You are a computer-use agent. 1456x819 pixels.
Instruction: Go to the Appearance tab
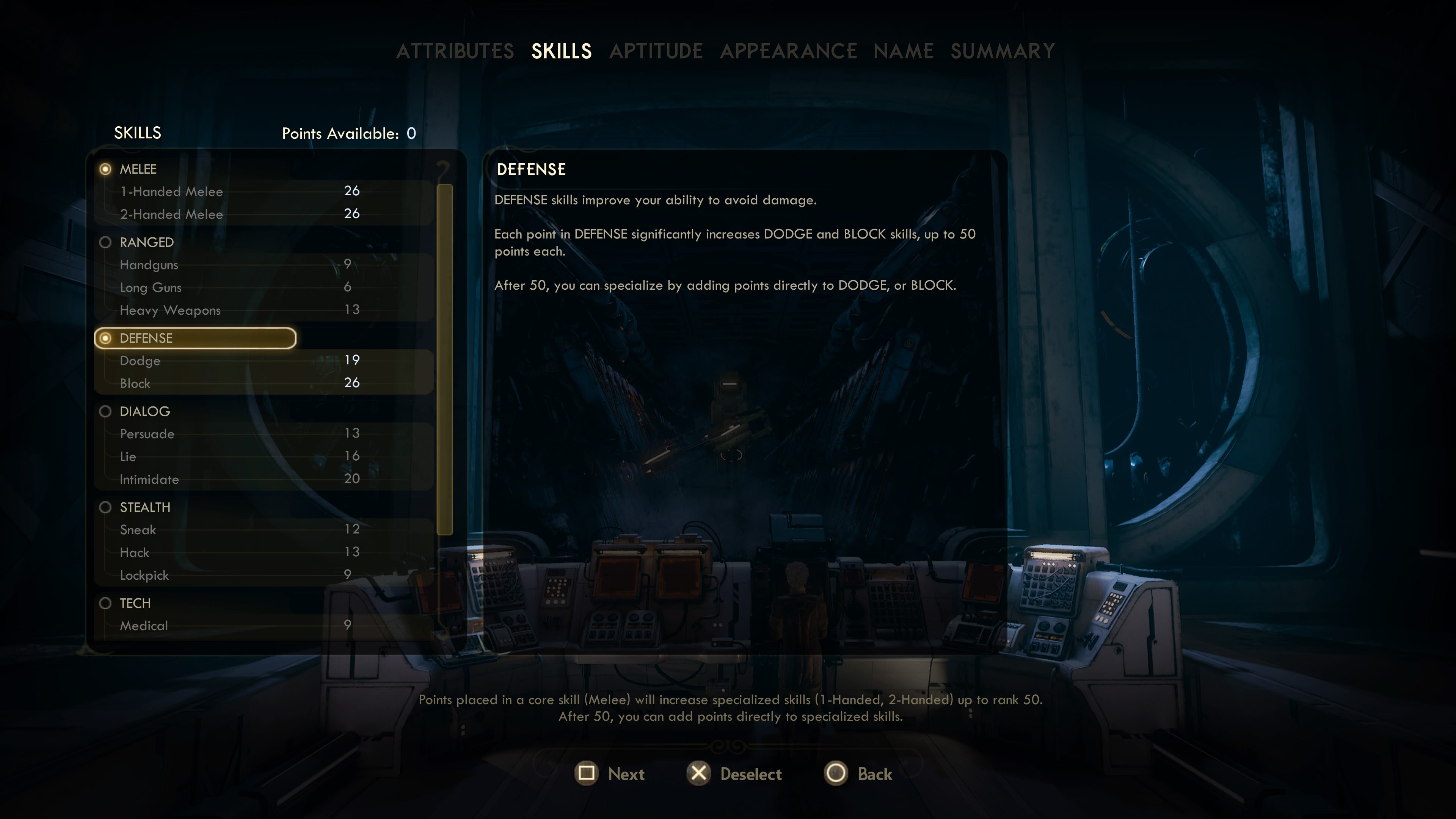[788, 52]
